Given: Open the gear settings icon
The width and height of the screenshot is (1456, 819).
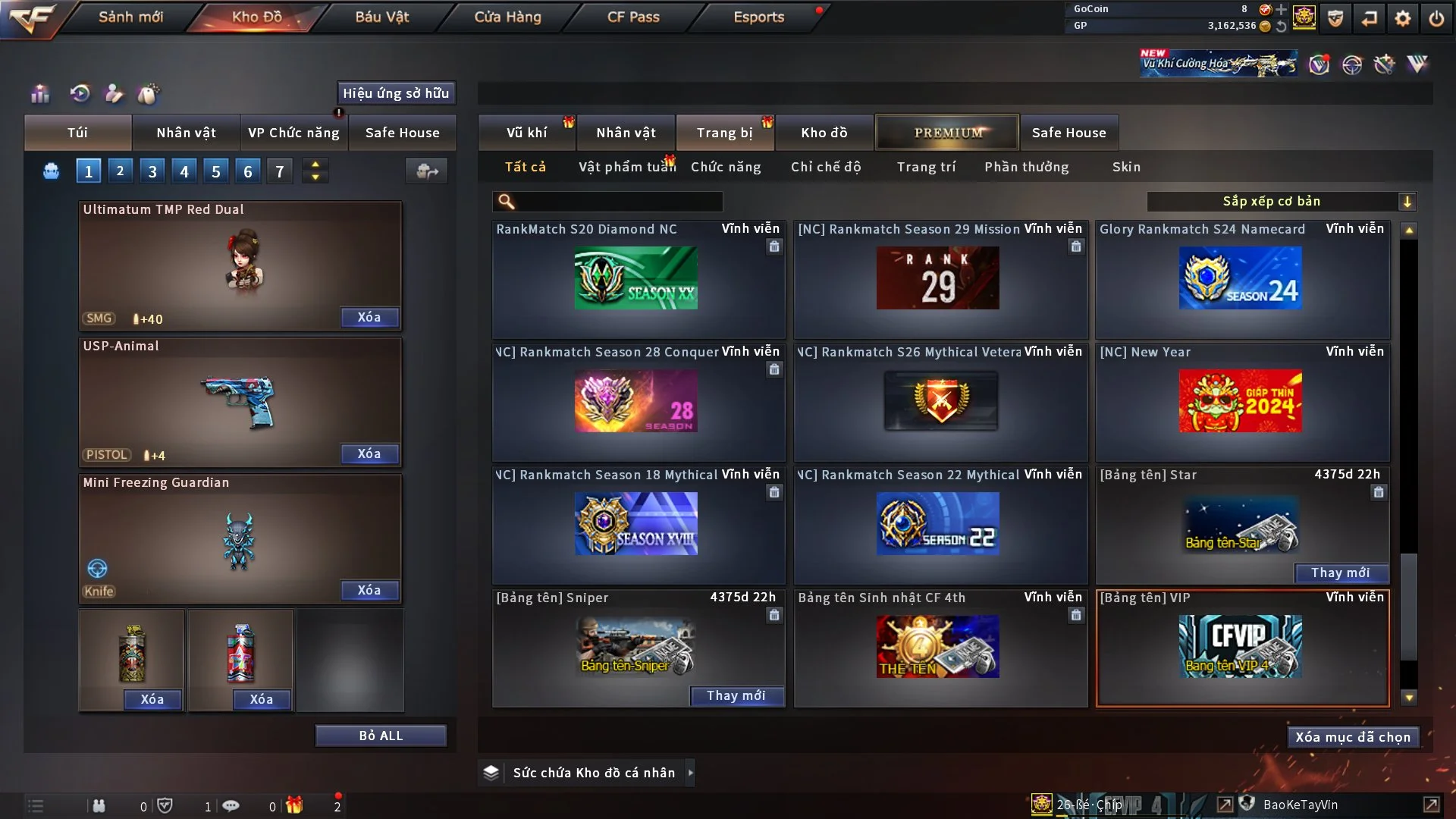Looking at the screenshot, I should tap(1403, 18).
